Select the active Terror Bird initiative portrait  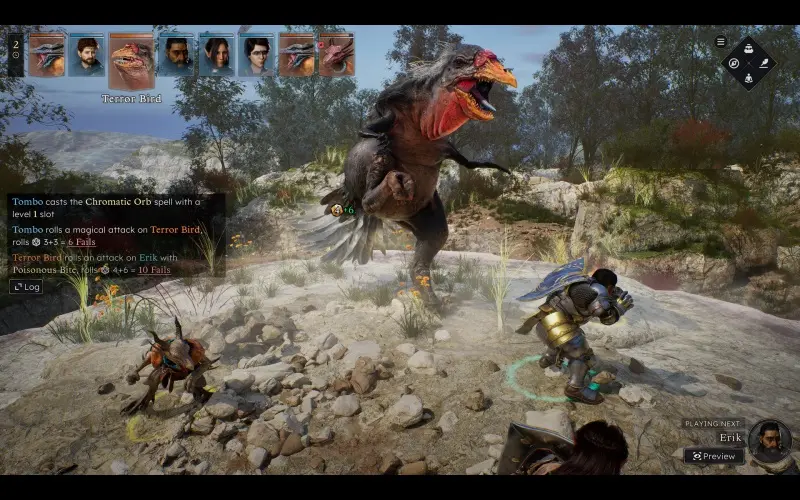pyautogui.click(x=131, y=61)
